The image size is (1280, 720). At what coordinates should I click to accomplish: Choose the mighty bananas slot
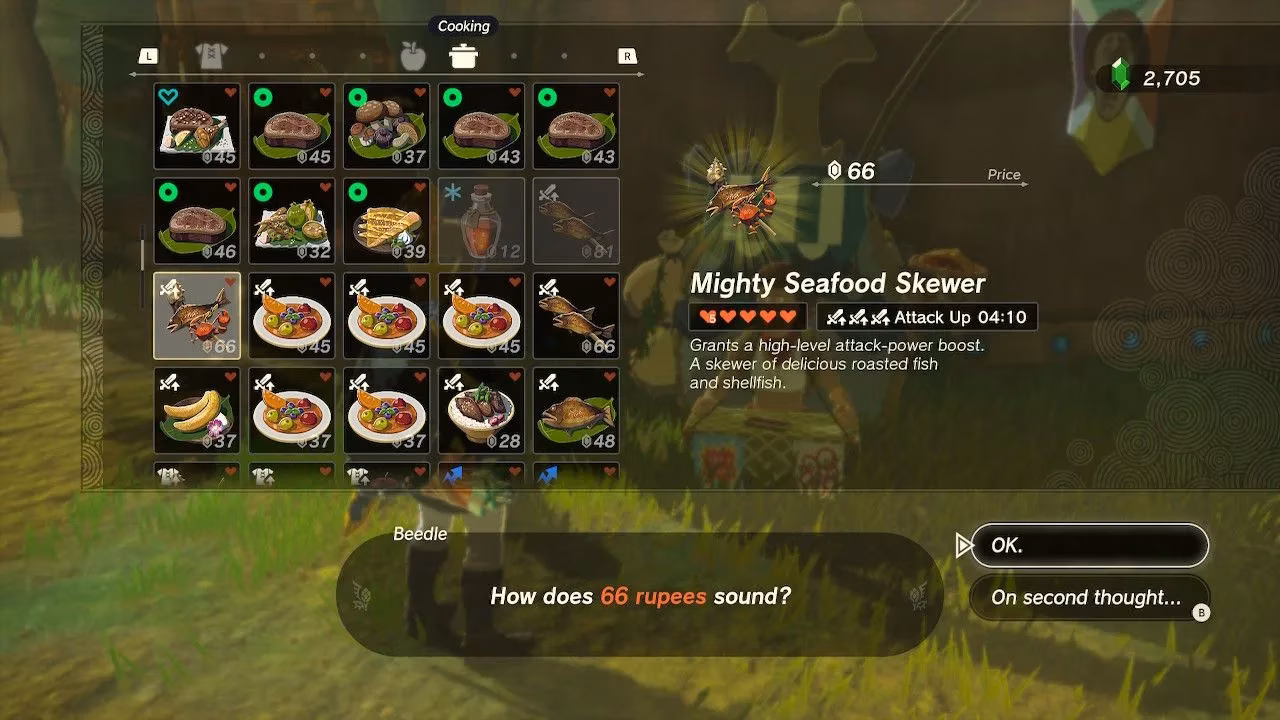pyautogui.click(x=197, y=410)
